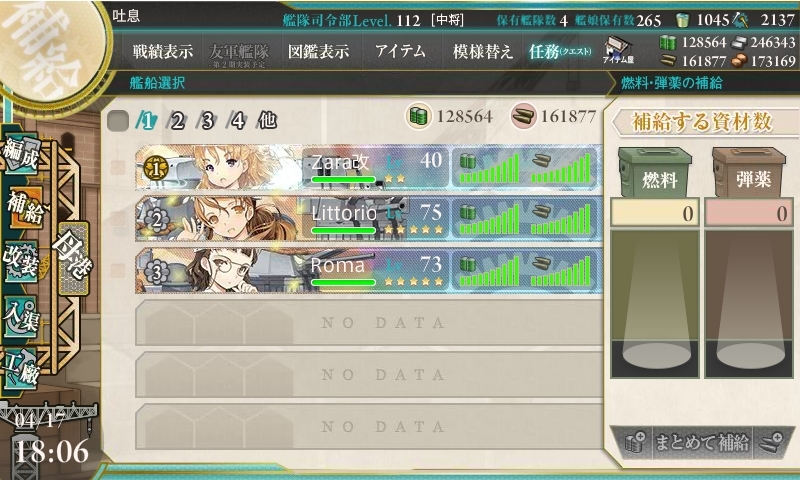
Task: Switch to fleet 2 tab
Action: tap(178, 121)
